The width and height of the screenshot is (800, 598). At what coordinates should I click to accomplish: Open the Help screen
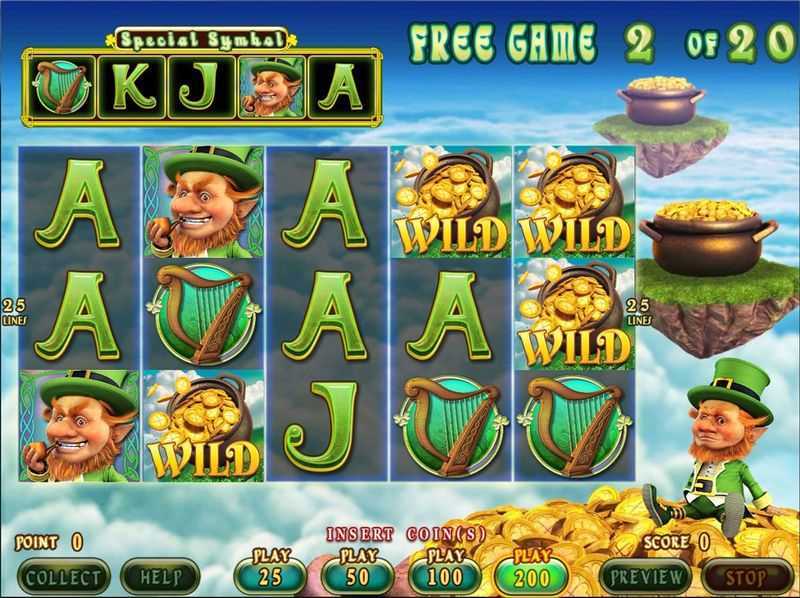160,577
